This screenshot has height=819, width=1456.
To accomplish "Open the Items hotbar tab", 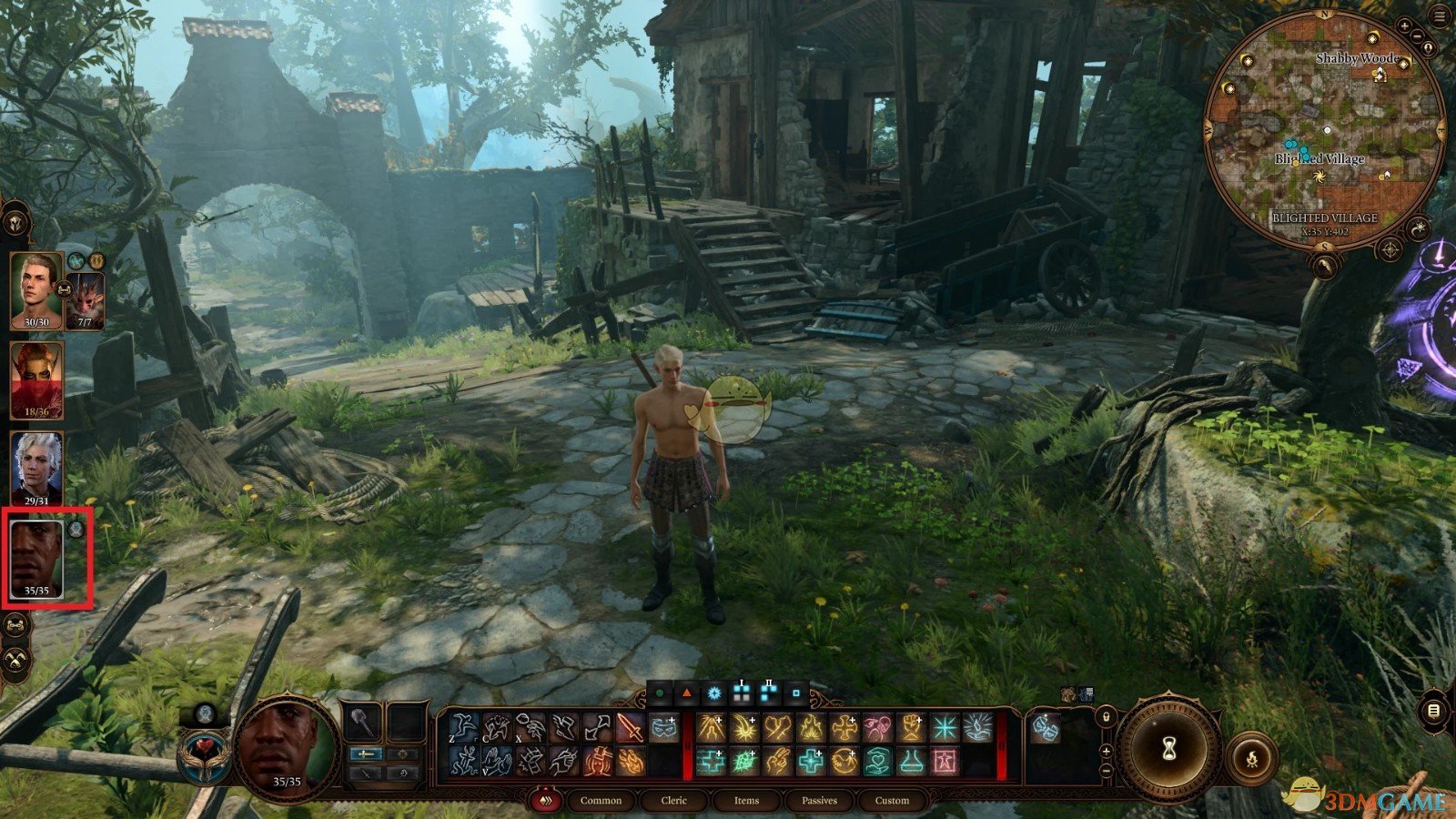I will point(746,801).
